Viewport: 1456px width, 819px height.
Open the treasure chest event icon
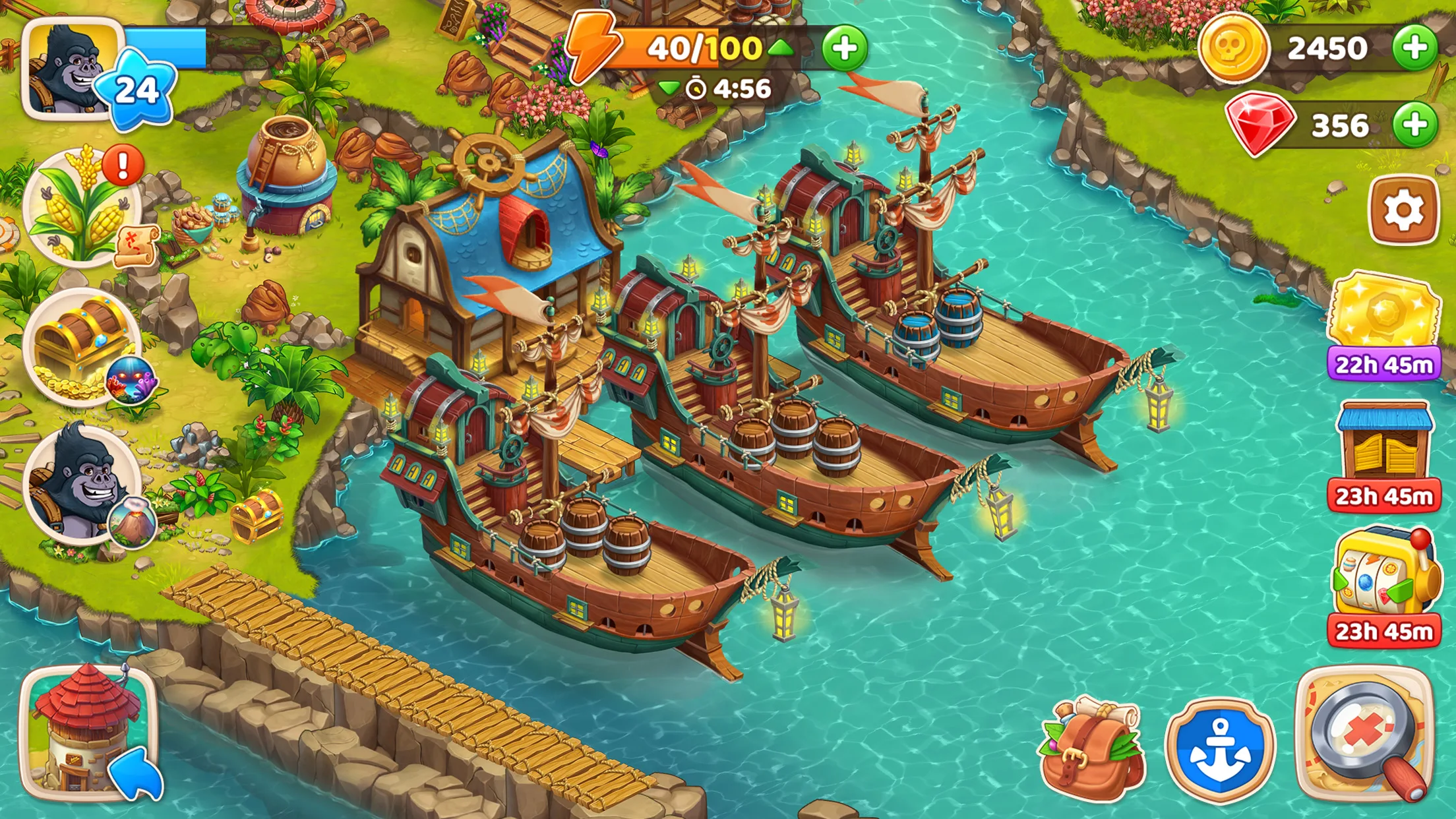coord(82,346)
